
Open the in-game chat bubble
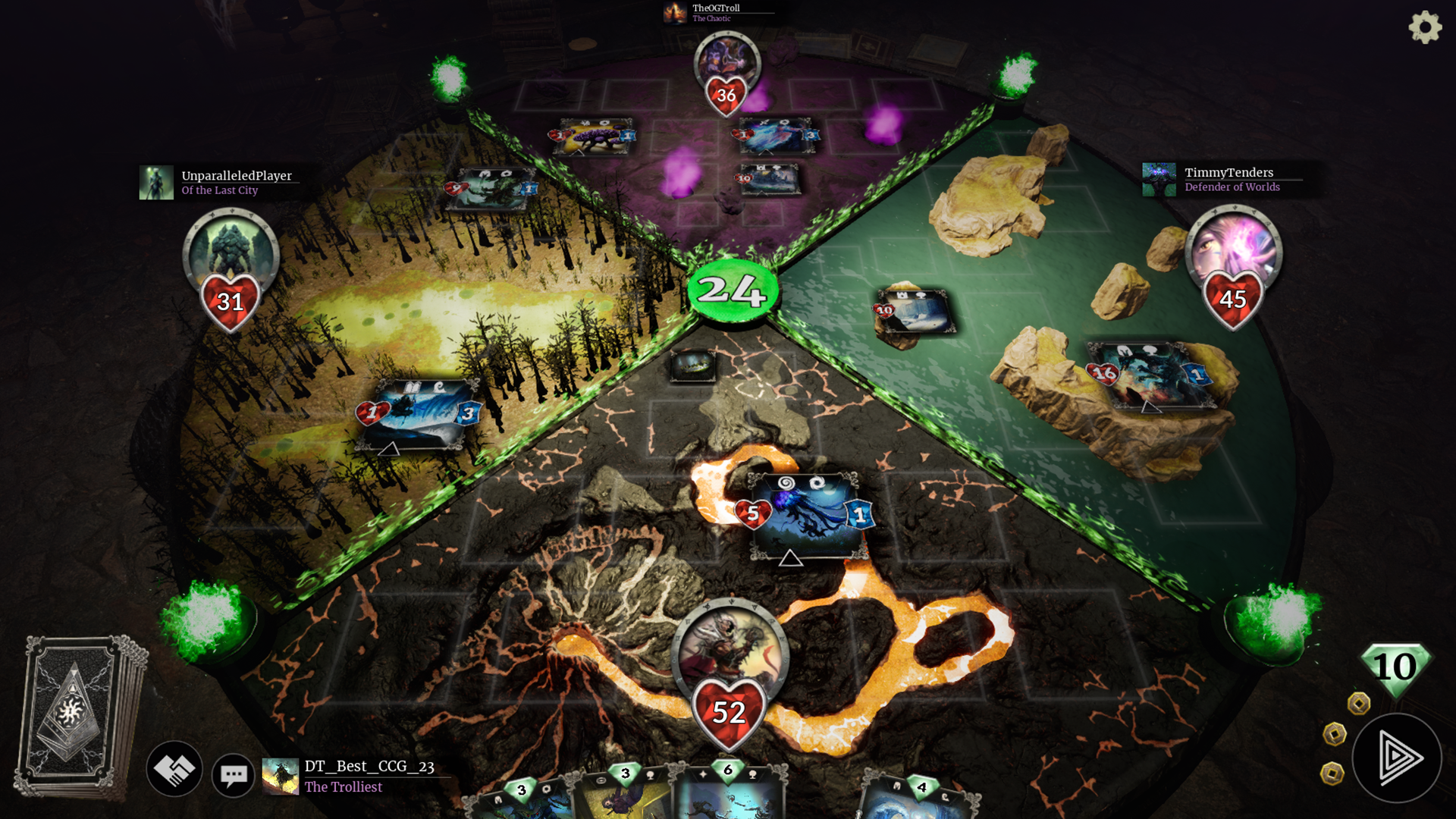pos(234,774)
